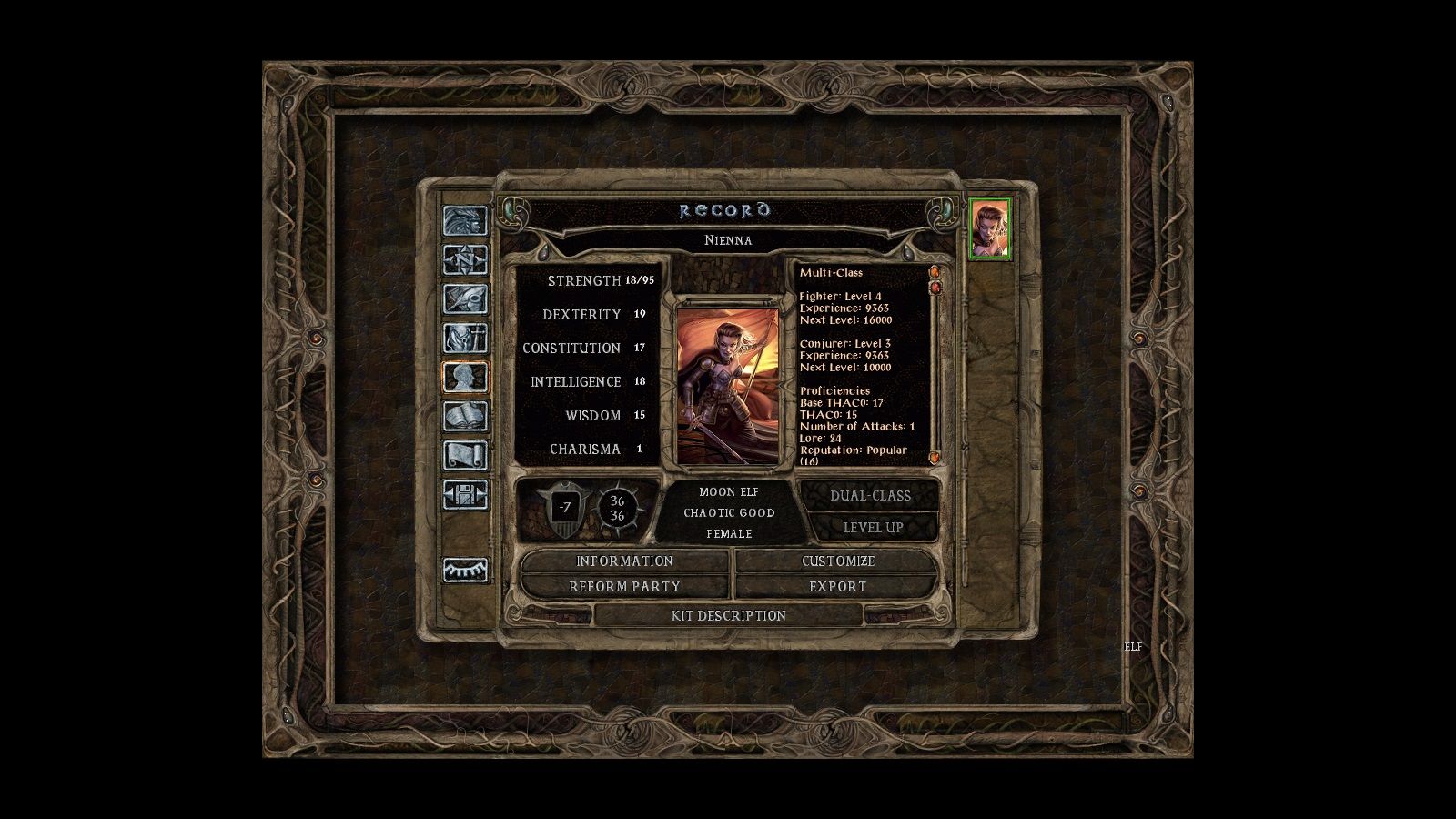
Task: Open game options with the floppy disk icon
Action: tap(465, 495)
